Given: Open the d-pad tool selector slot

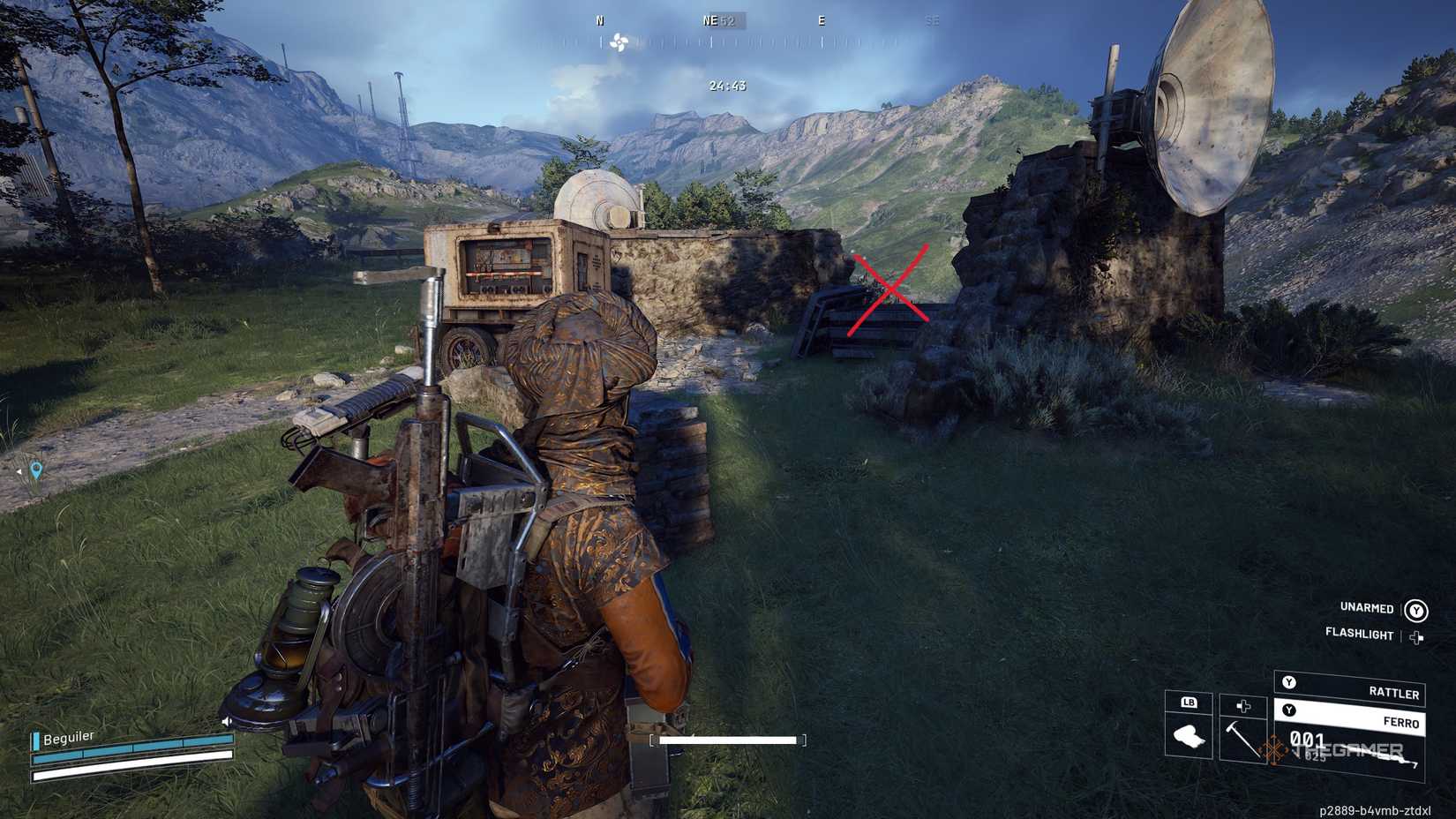Looking at the screenshot, I should (1242, 707).
